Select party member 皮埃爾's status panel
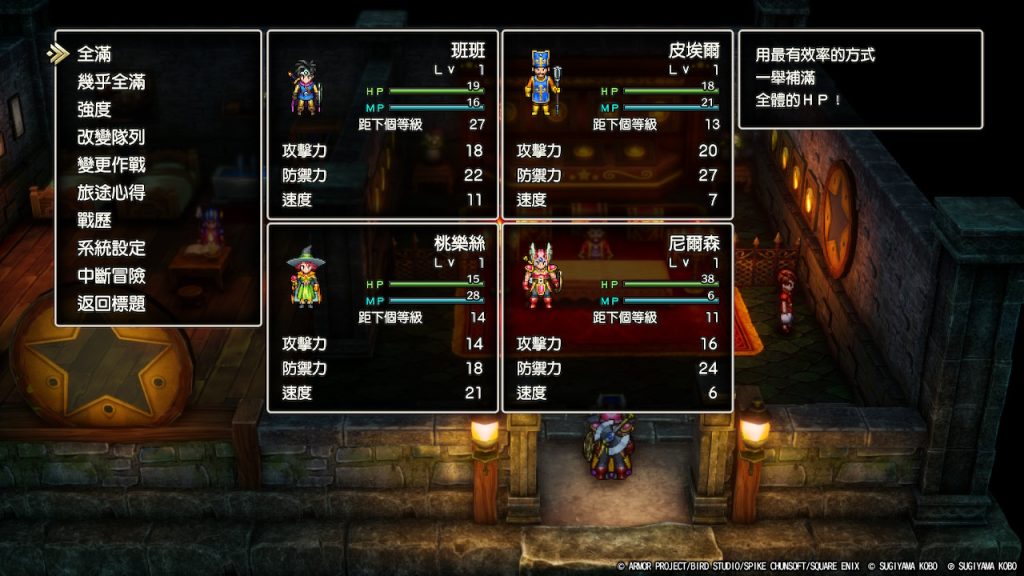1024x576 pixels. click(x=617, y=125)
